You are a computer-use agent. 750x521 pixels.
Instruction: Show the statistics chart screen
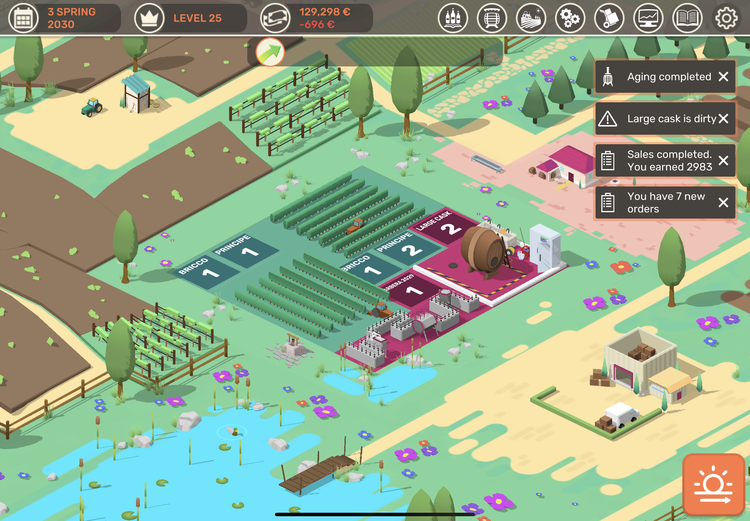pos(648,17)
